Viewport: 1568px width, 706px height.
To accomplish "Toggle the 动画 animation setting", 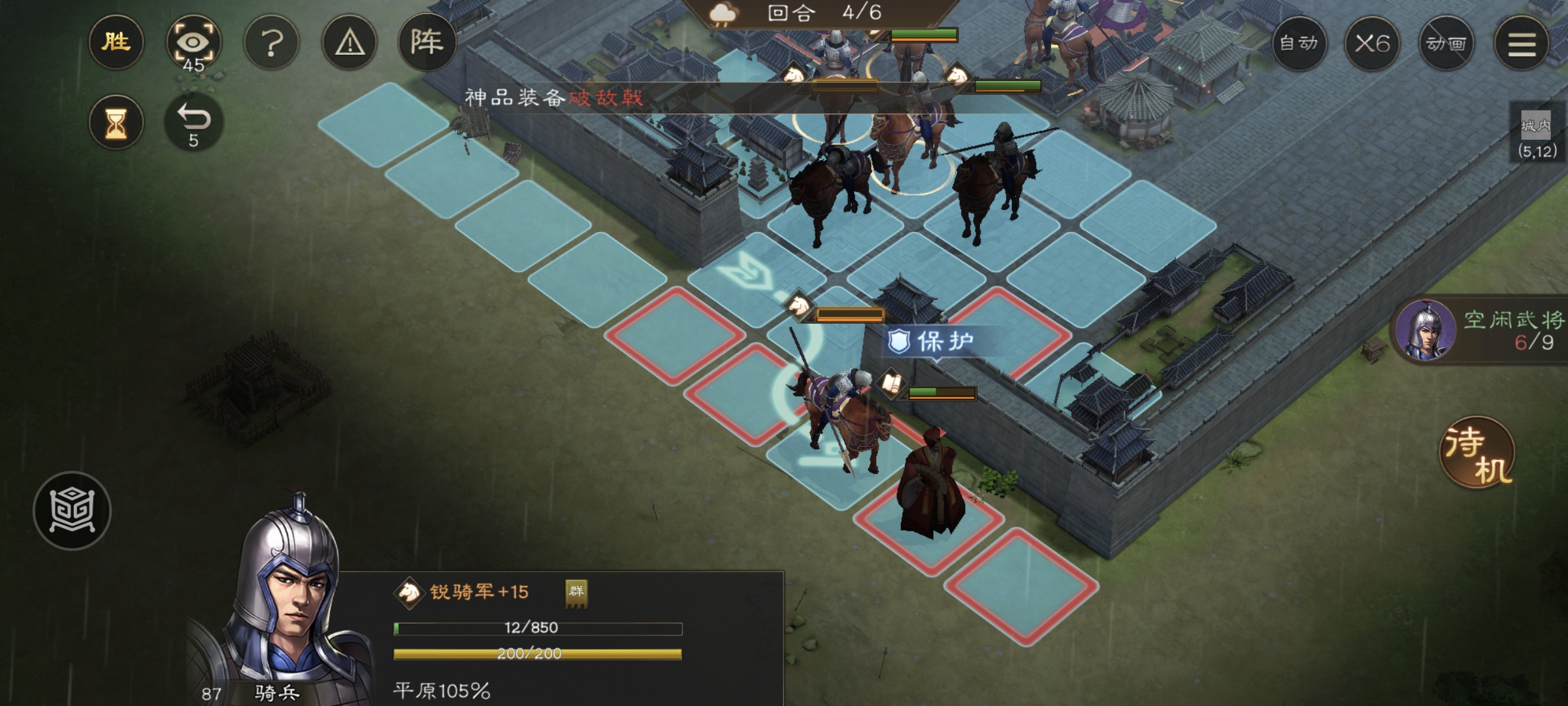I will pos(1446,44).
